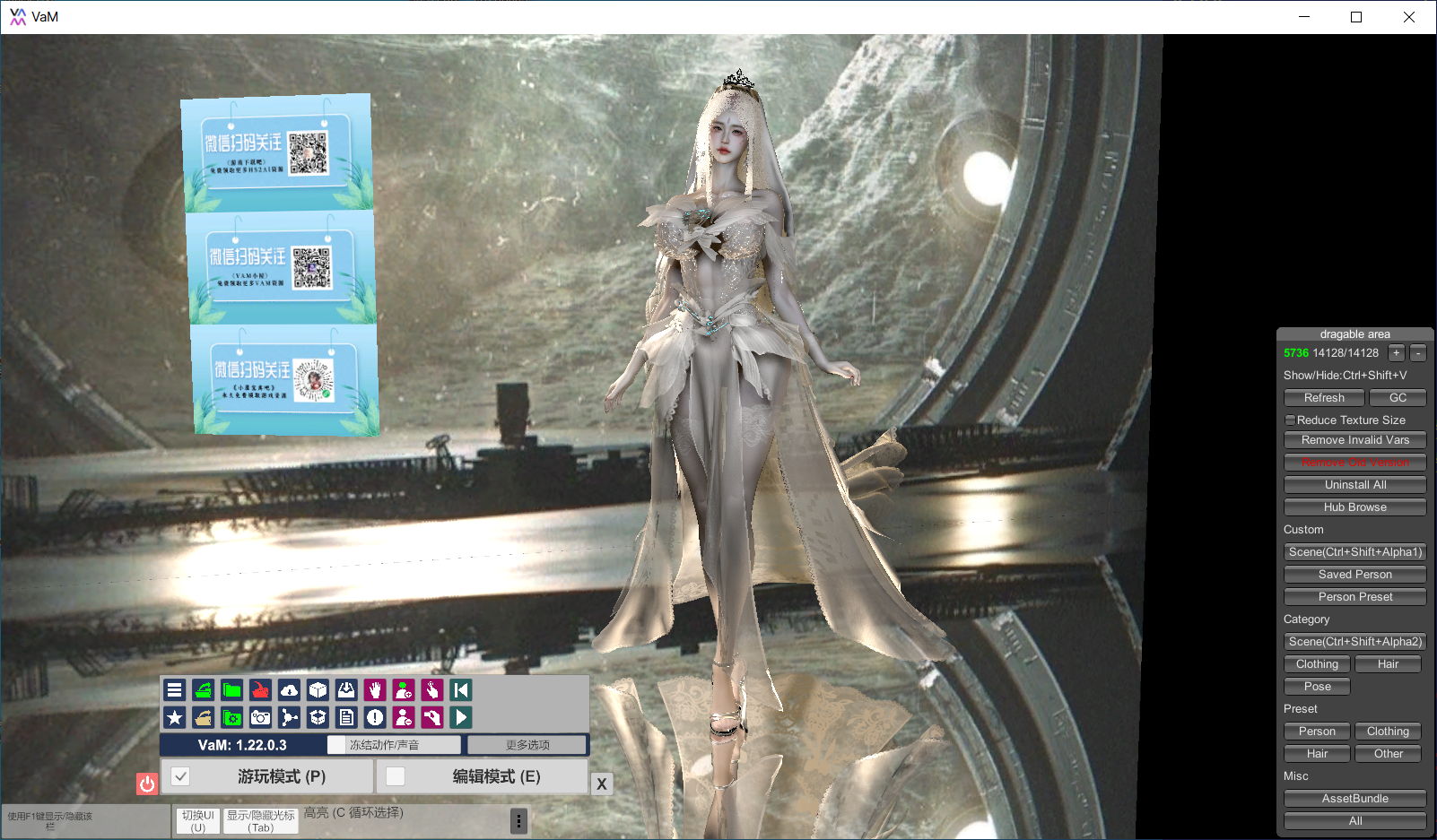Click the GC button
This screenshot has width=1437, height=840.
point(1398,398)
